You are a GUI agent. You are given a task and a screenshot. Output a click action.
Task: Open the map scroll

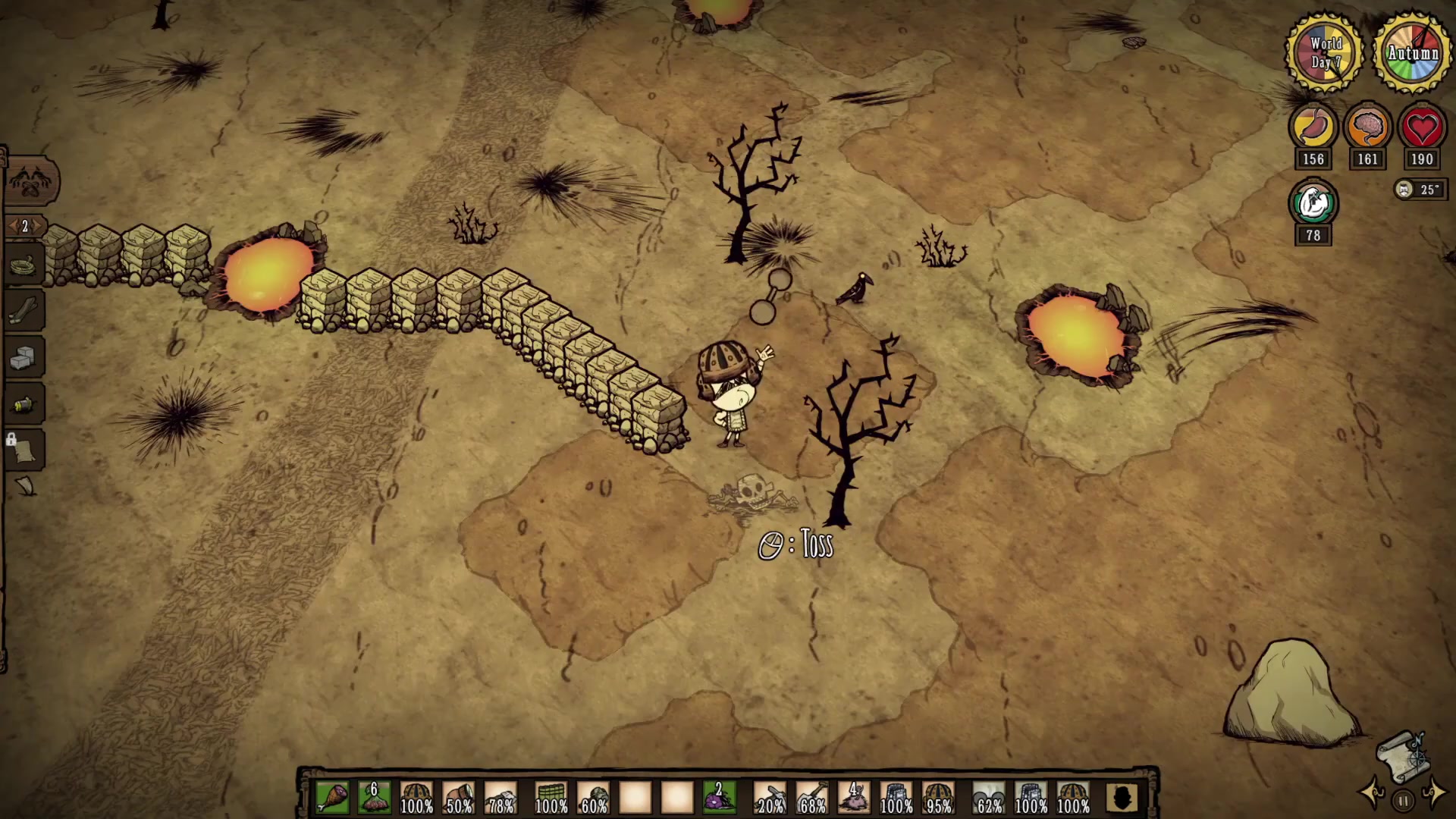[1401, 755]
